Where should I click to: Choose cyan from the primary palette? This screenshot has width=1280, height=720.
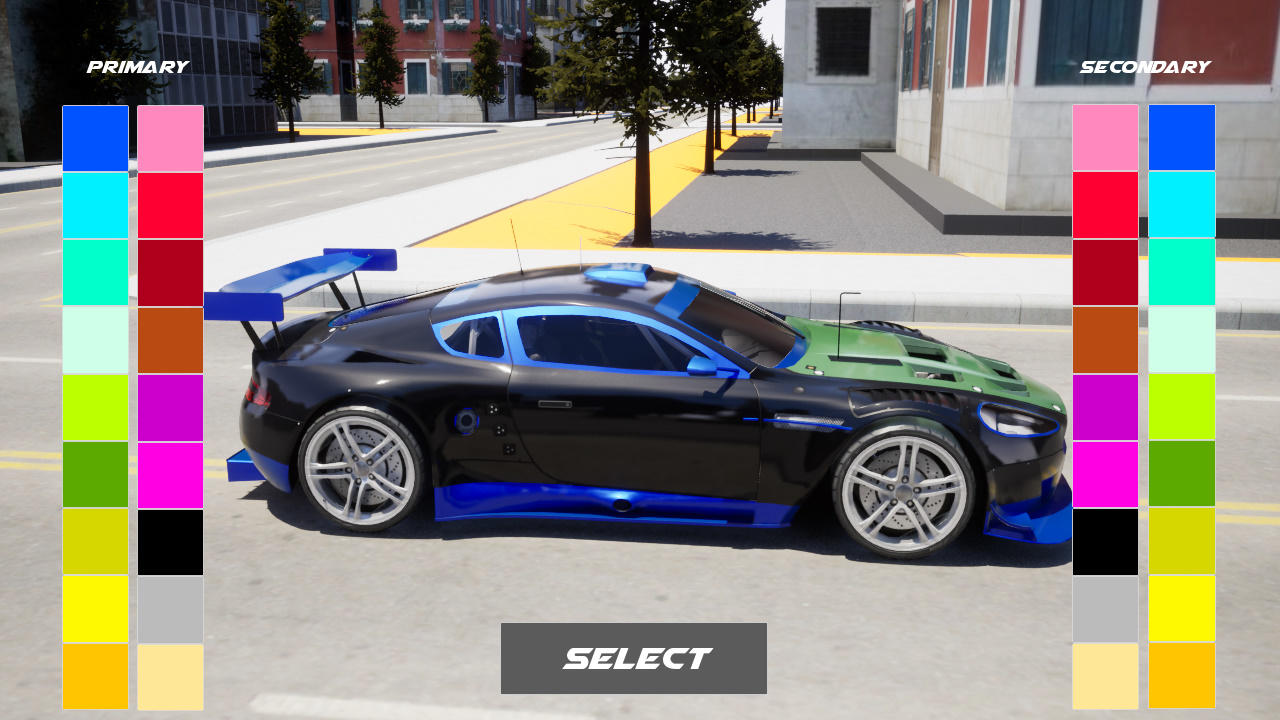(95, 204)
